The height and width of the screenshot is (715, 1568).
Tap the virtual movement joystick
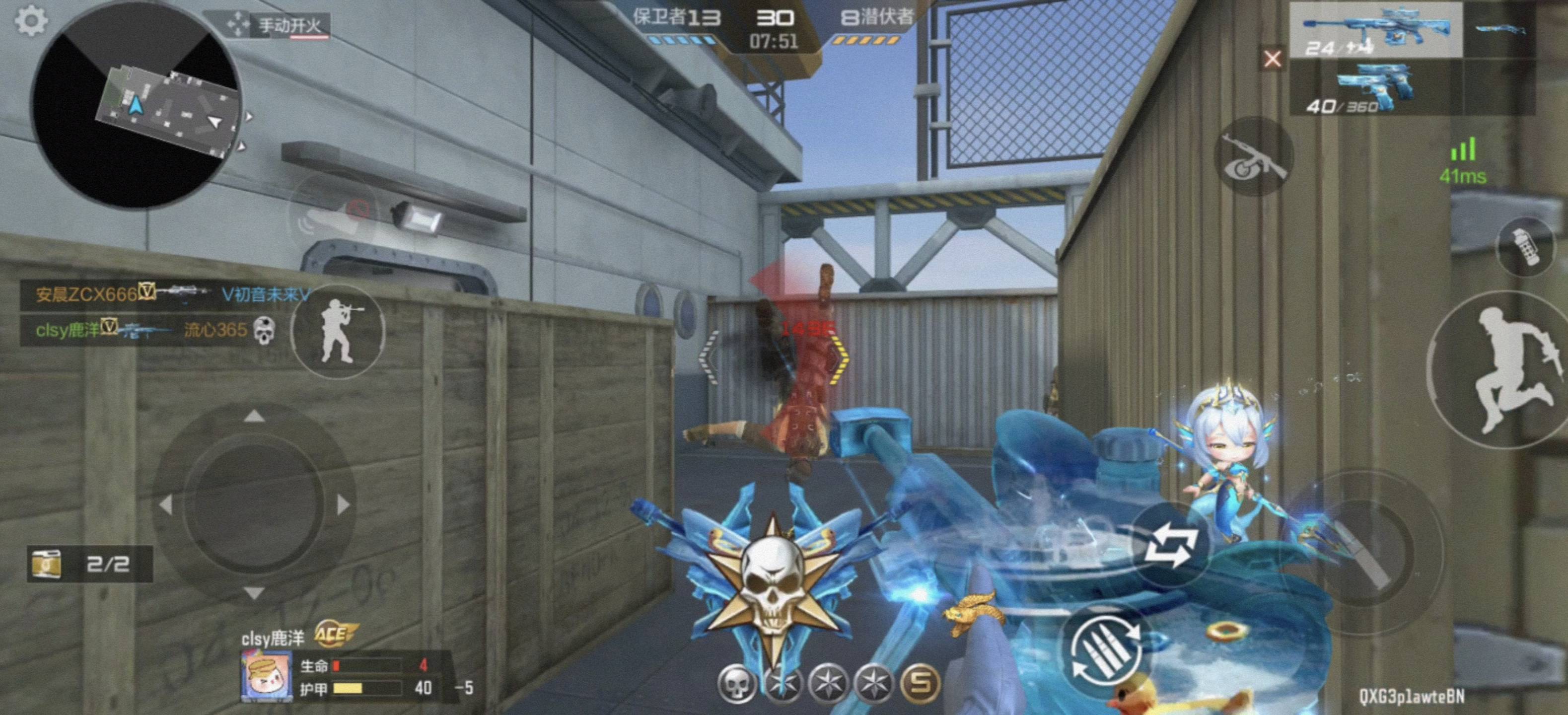[254, 505]
